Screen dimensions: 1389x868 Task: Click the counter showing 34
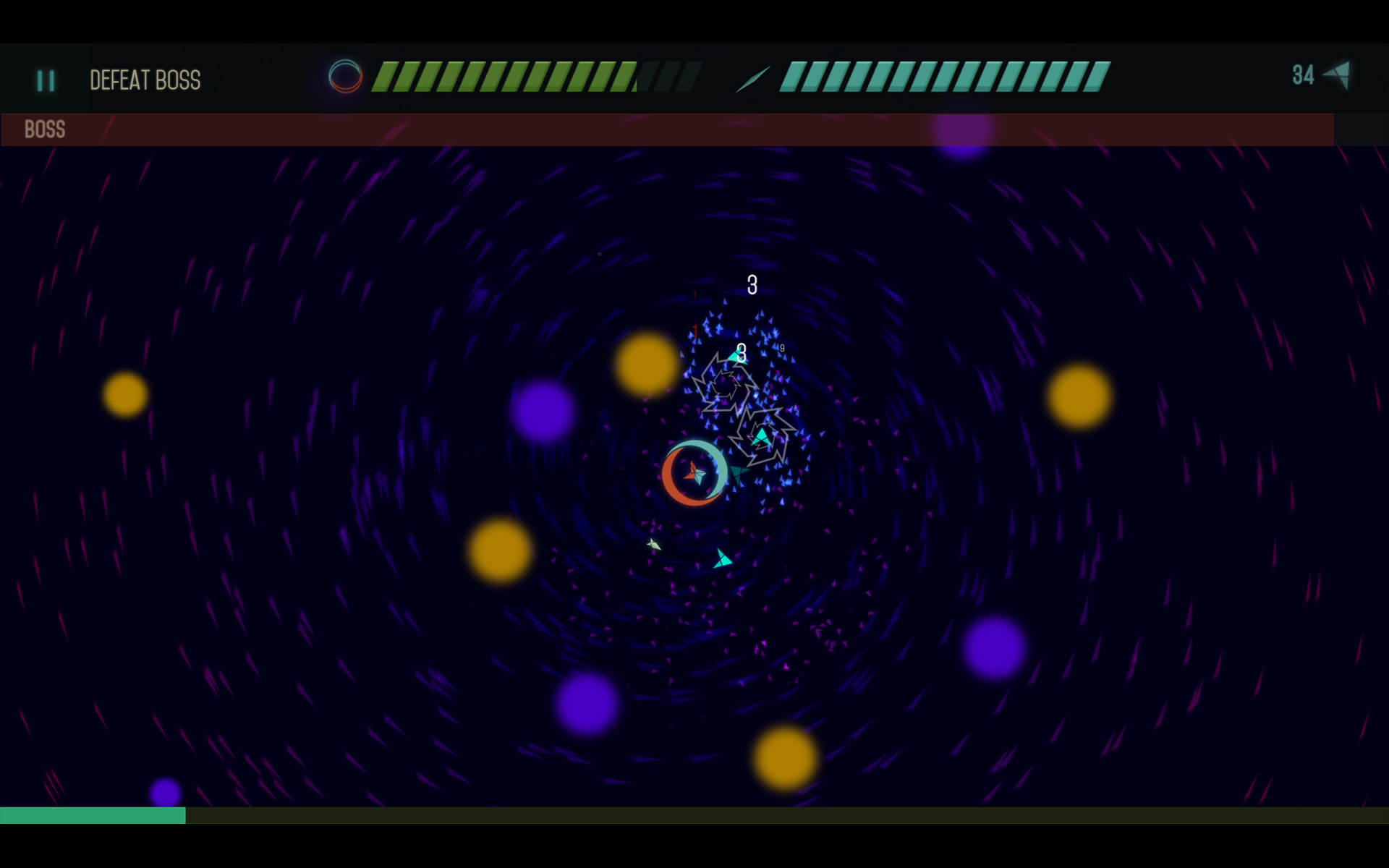[x=1303, y=74]
